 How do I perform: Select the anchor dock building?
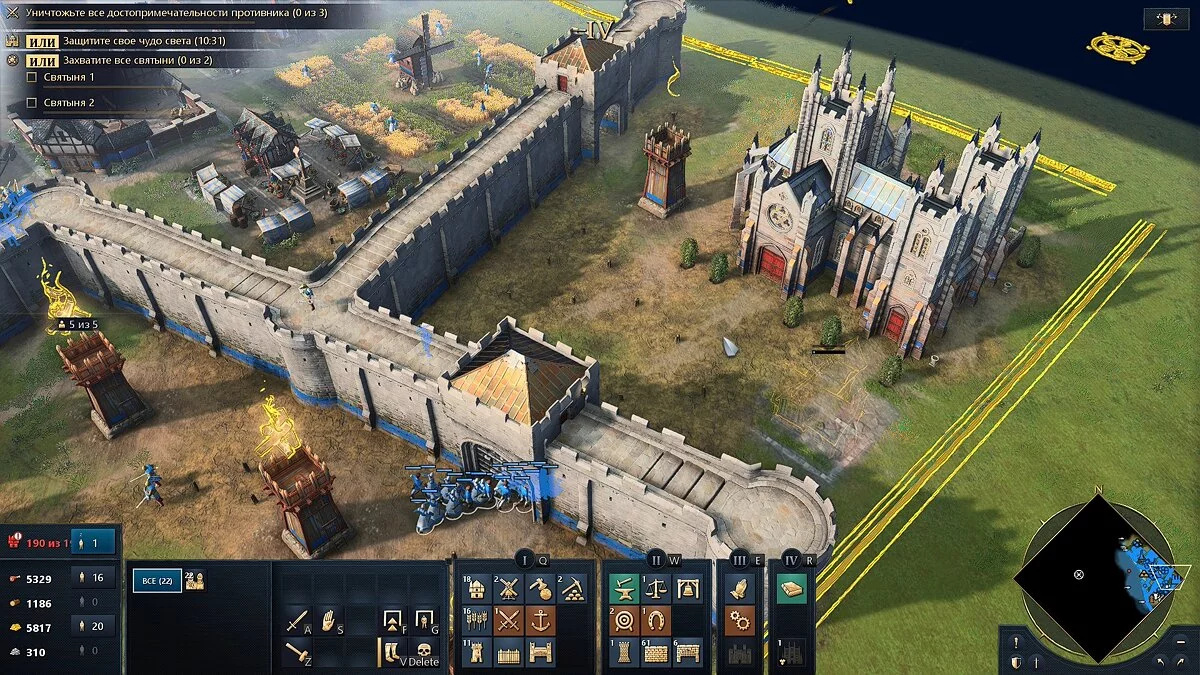(541, 620)
